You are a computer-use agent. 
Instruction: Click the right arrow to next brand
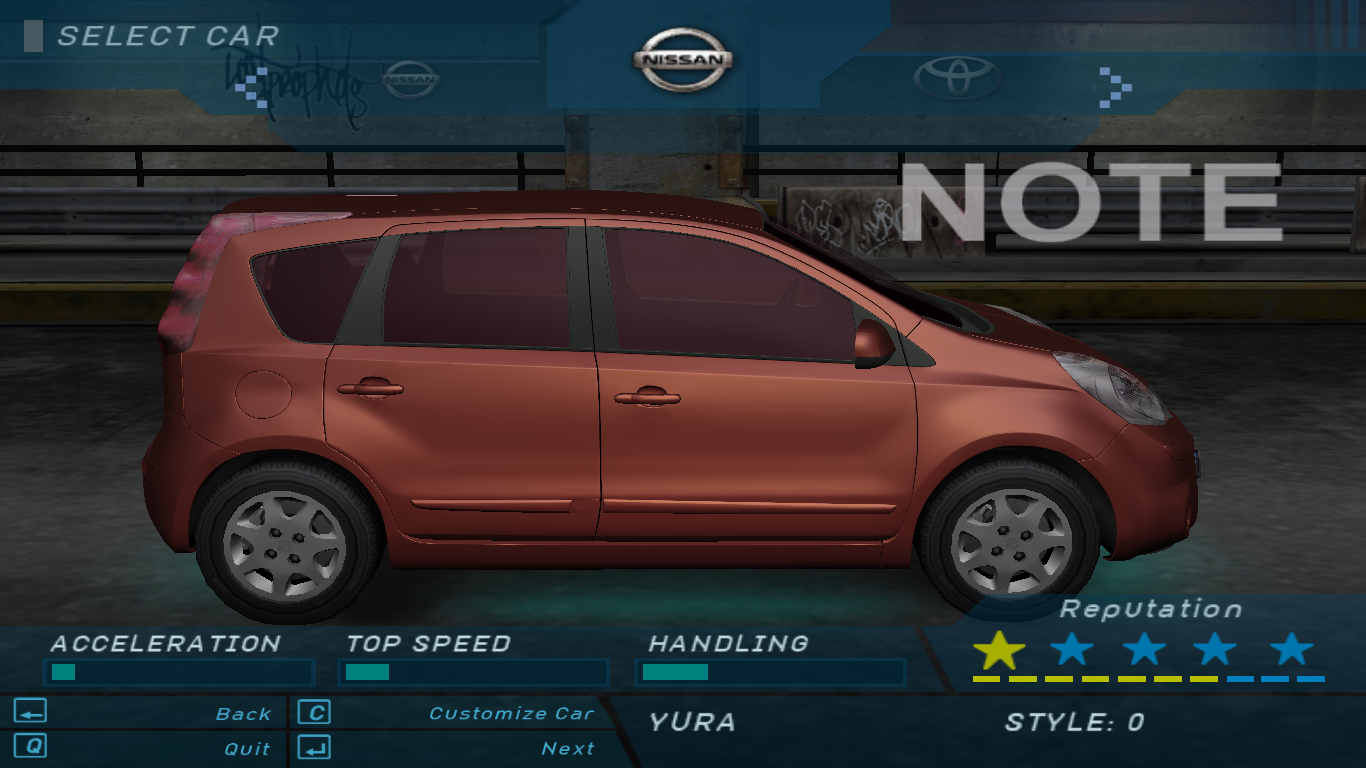[1115, 87]
